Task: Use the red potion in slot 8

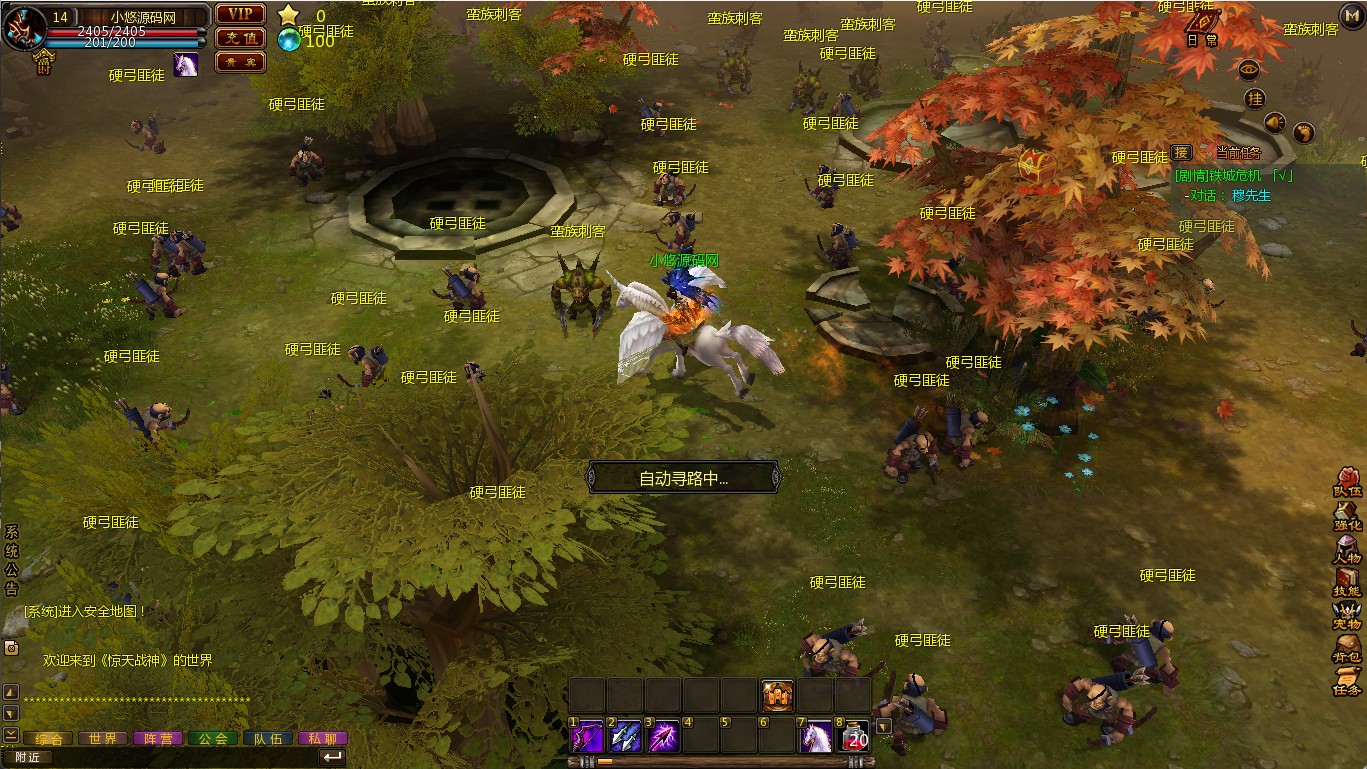Action: click(855, 737)
